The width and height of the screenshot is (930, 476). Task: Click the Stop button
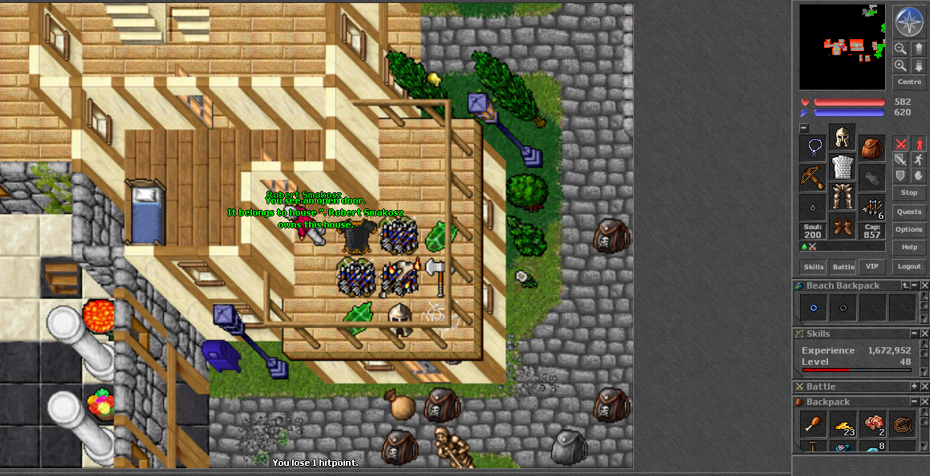coord(909,192)
